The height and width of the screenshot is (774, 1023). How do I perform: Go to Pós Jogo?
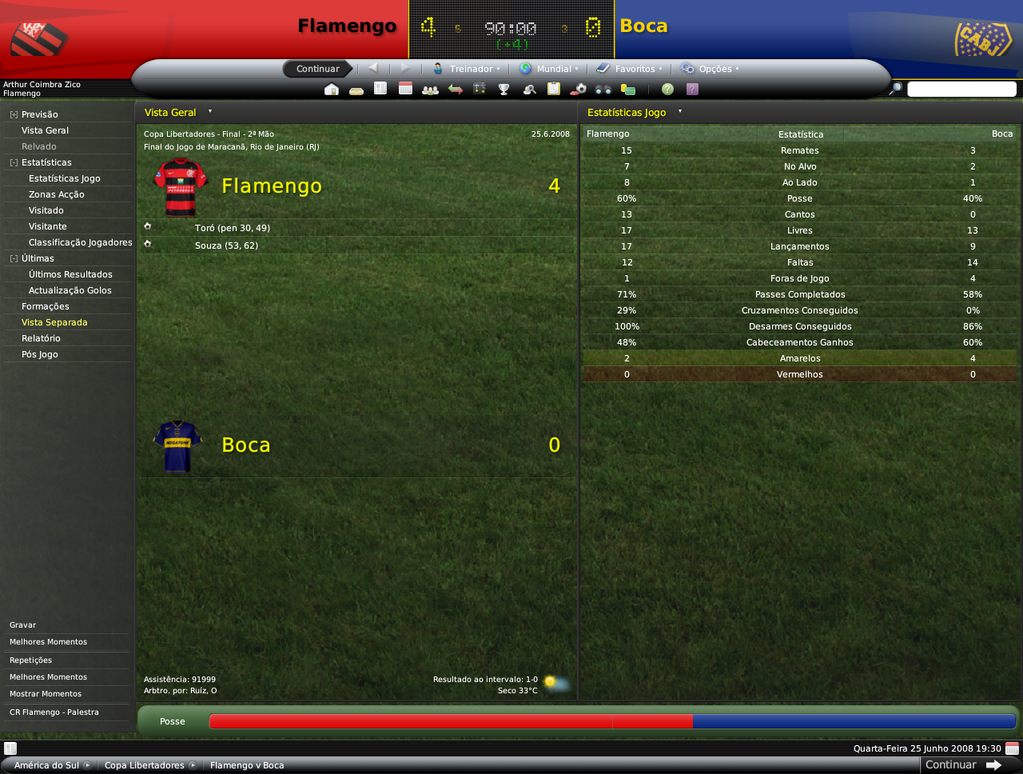(x=40, y=354)
